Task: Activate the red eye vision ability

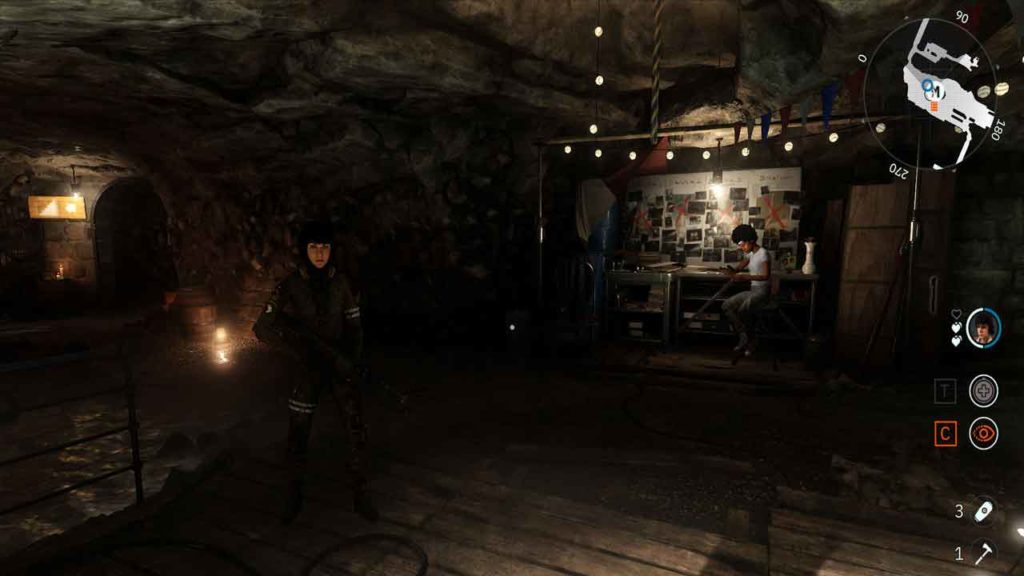Action: pyautogui.click(x=984, y=434)
